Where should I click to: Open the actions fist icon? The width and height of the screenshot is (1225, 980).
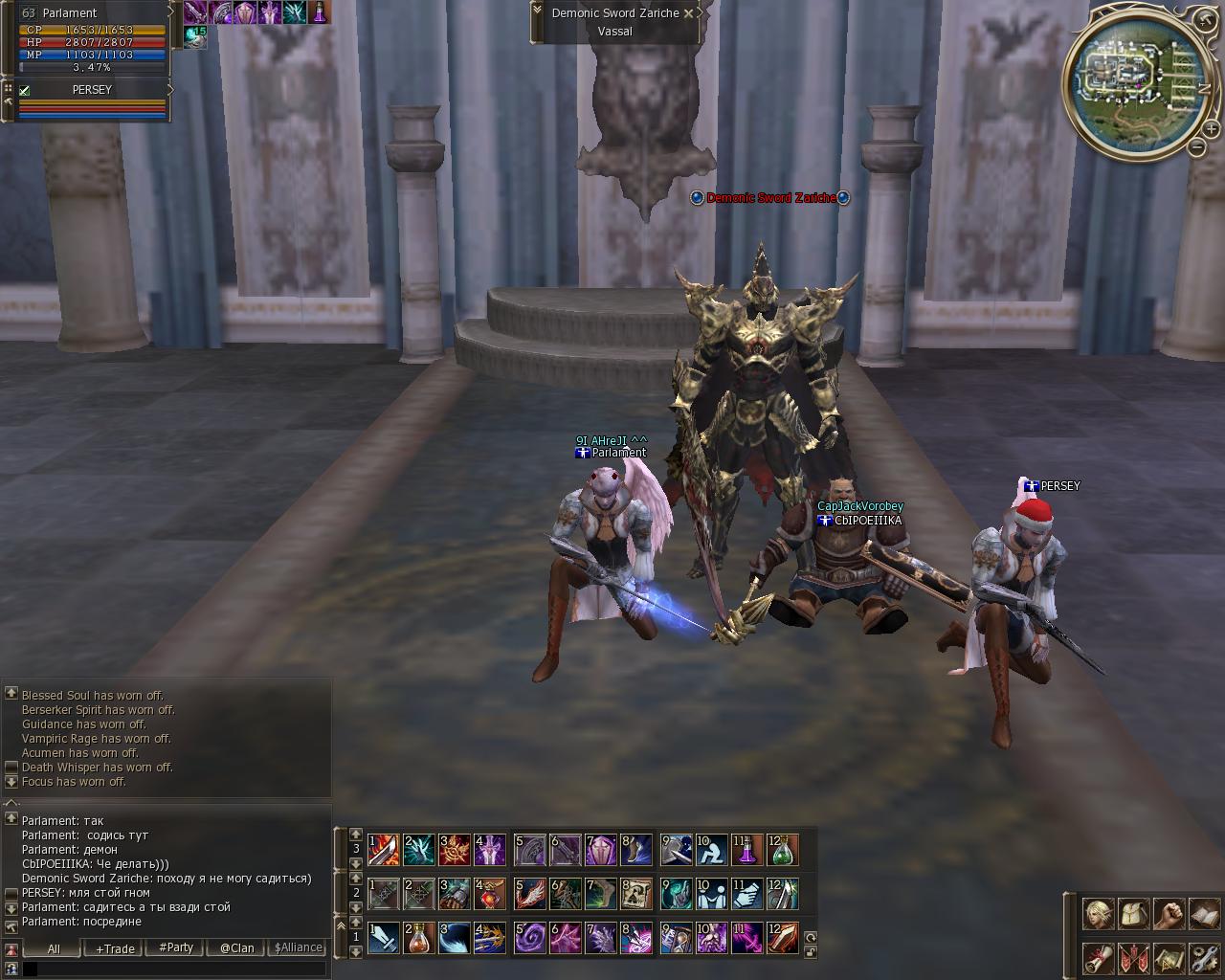tap(1169, 914)
